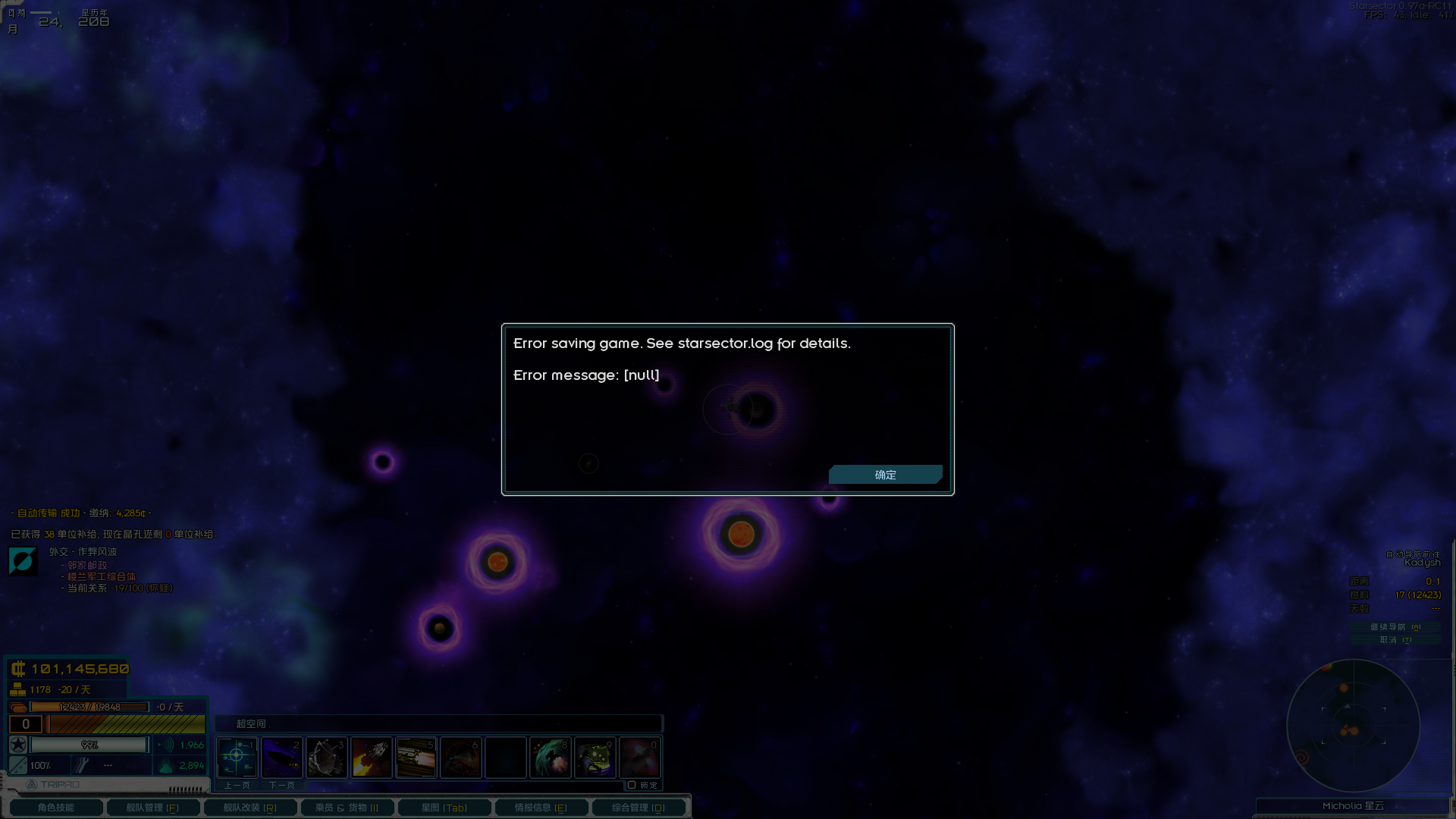The width and height of the screenshot is (1456, 819).
Task: Go to previous ability page 上一页
Action: point(237,786)
